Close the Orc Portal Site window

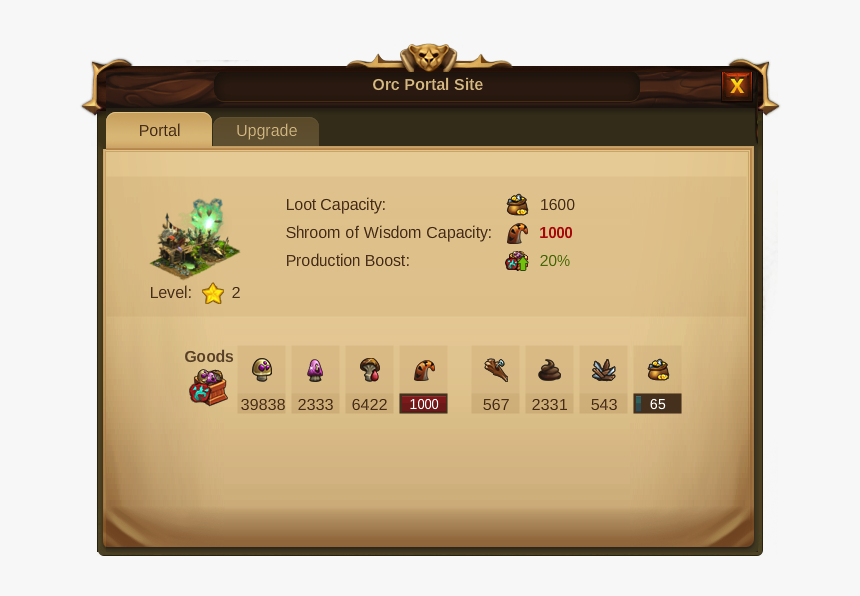[x=737, y=86]
